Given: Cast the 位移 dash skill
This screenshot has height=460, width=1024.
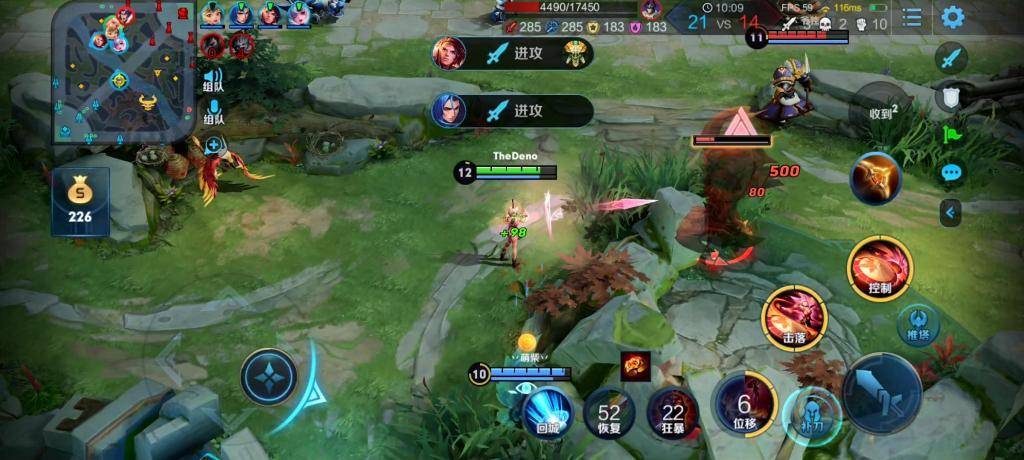Looking at the screenshot, I should (743, 404).
